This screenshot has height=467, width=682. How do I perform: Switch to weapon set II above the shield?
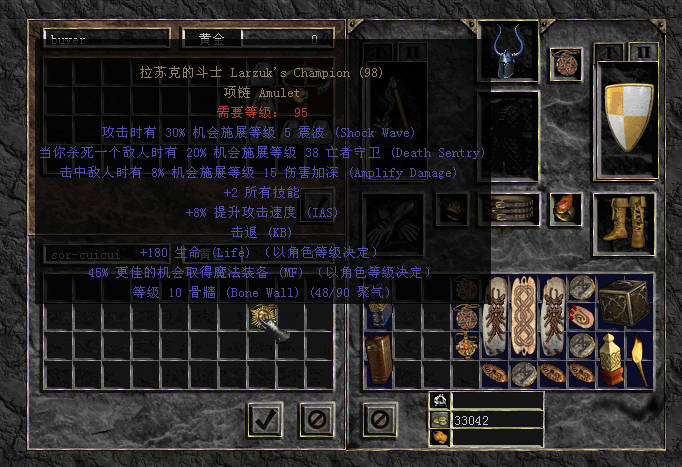(x=641, y=52)
